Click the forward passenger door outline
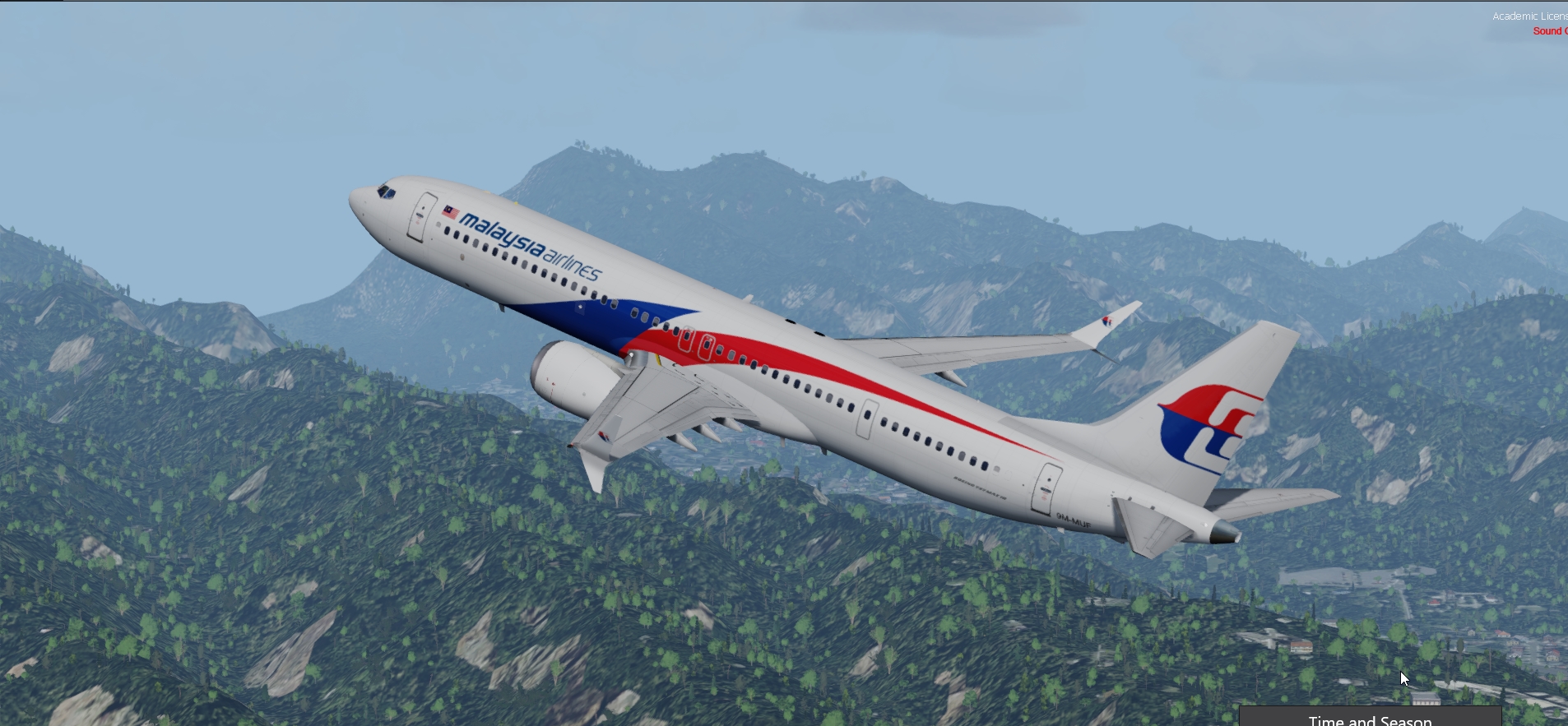1568x726 pixels. (x=422, y=215)
